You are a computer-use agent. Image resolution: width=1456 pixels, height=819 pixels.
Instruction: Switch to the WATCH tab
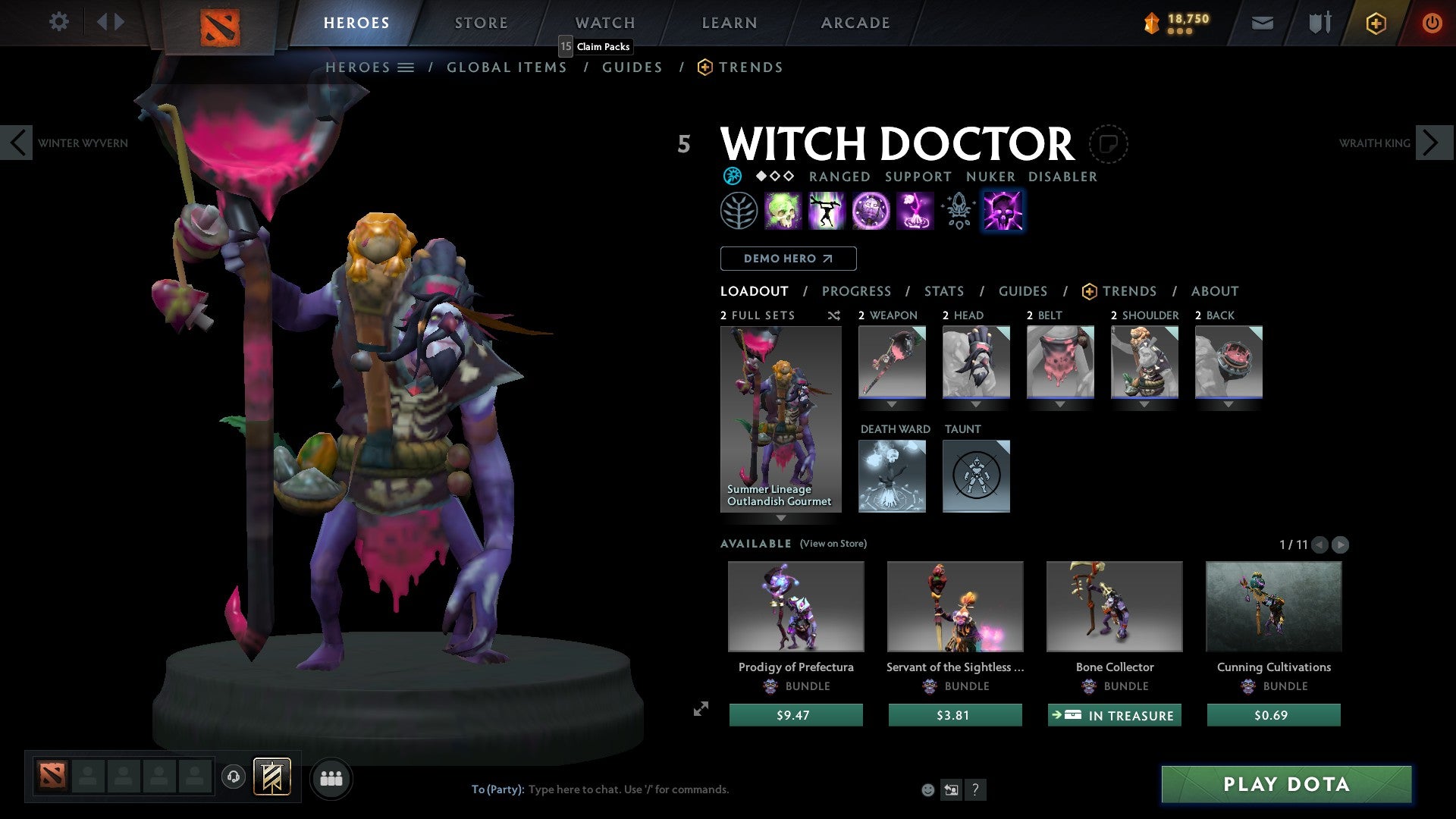coord(604,22)
